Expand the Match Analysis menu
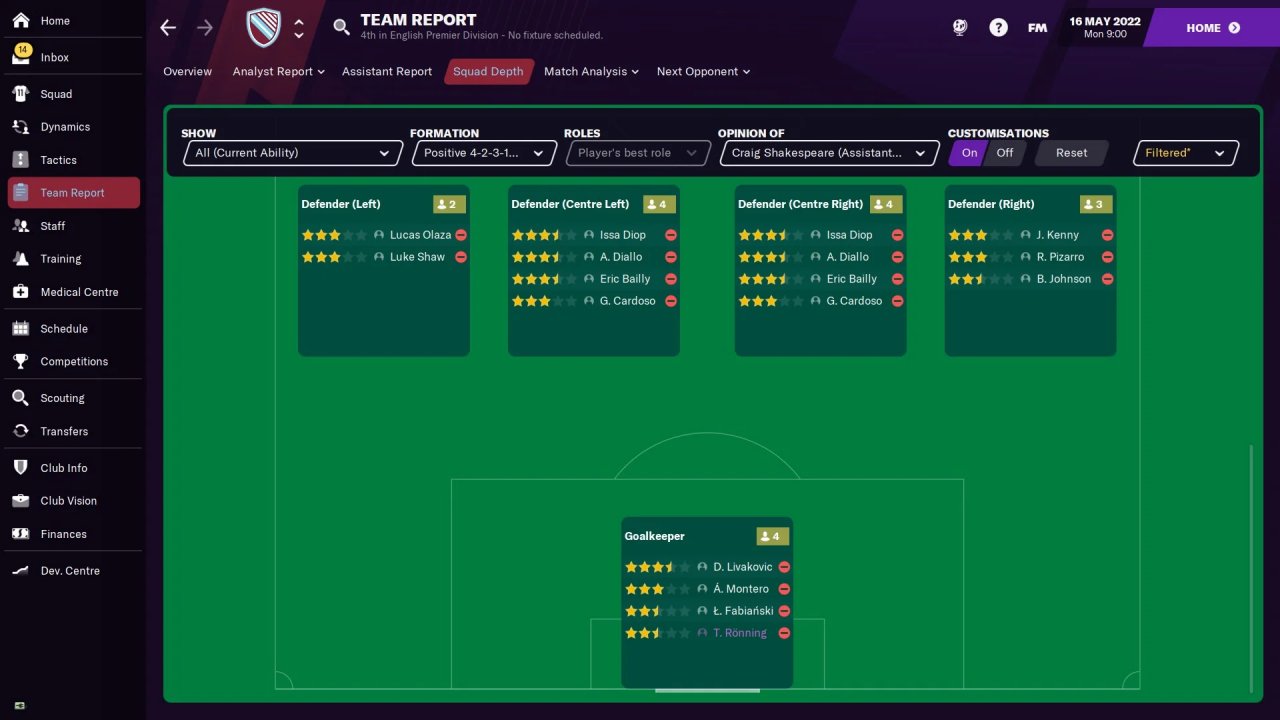Image resolution: width=1280 pixels, height=720 pixels. coord(591,72)
